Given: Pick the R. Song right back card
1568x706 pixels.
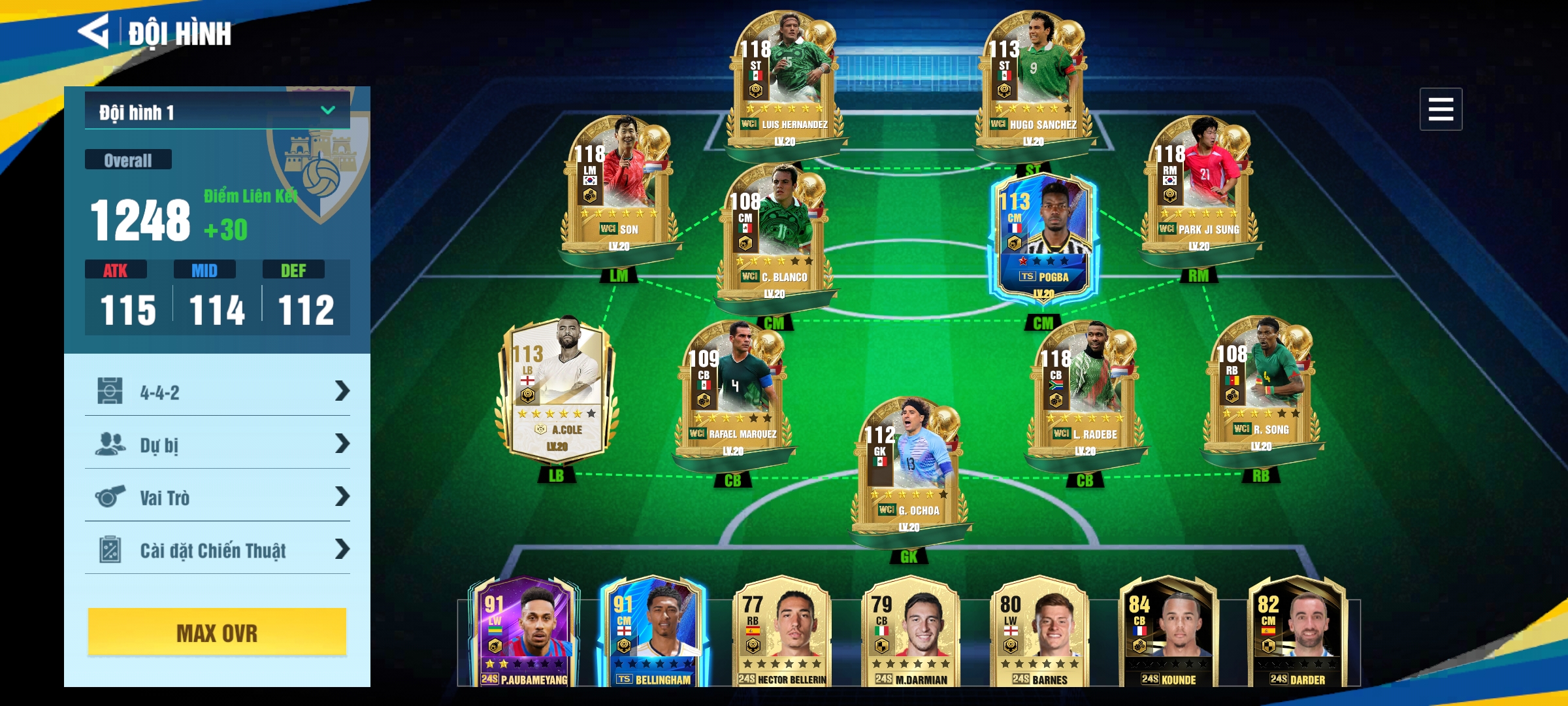Looking at the screenshot, I should 1261,389.
